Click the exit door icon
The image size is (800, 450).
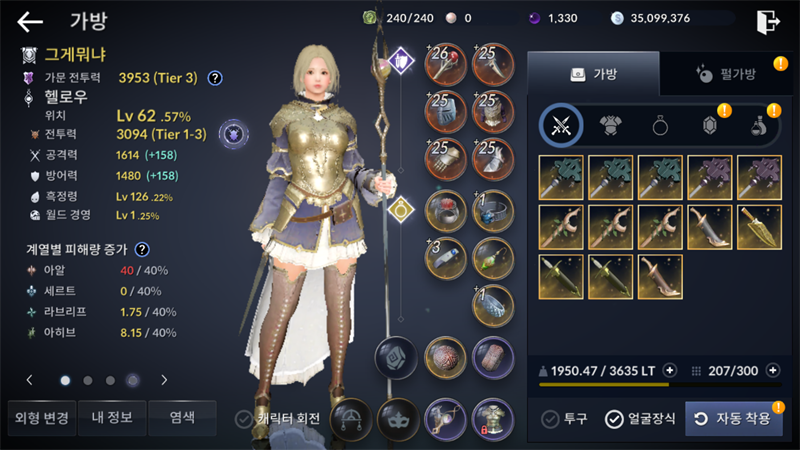click(x=767, y=21)
